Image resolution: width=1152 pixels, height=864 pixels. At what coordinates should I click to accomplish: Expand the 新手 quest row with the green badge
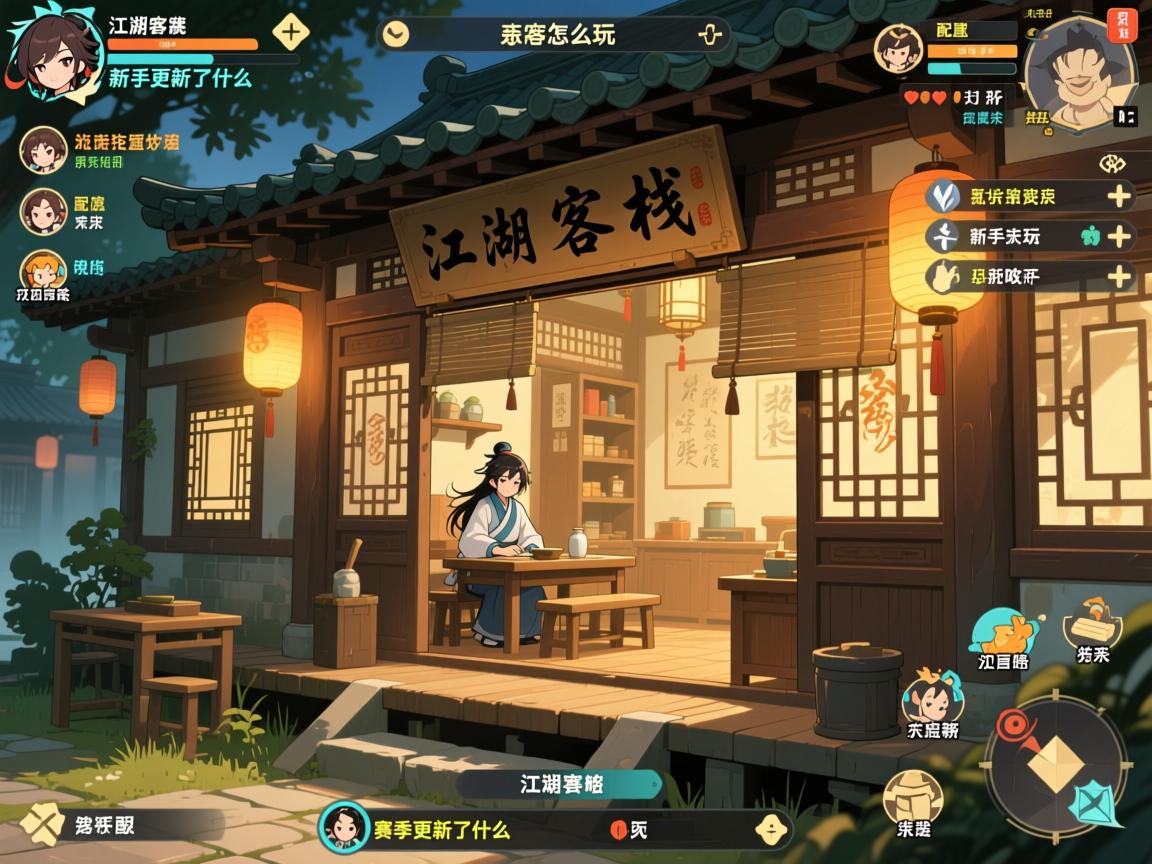[1119, 237]
